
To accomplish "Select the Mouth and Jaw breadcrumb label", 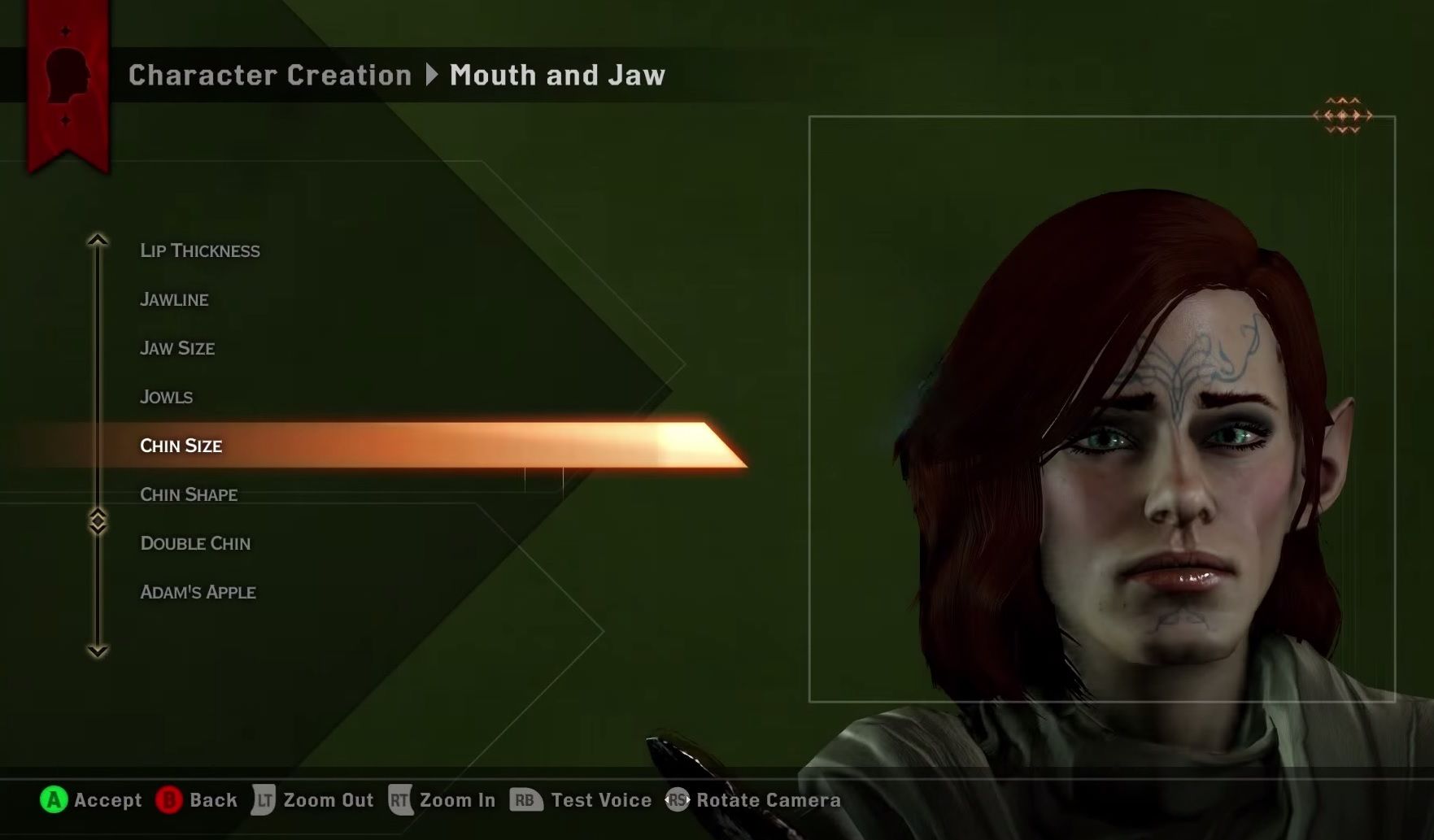I will pyautogui.click(x=557, y=75).
